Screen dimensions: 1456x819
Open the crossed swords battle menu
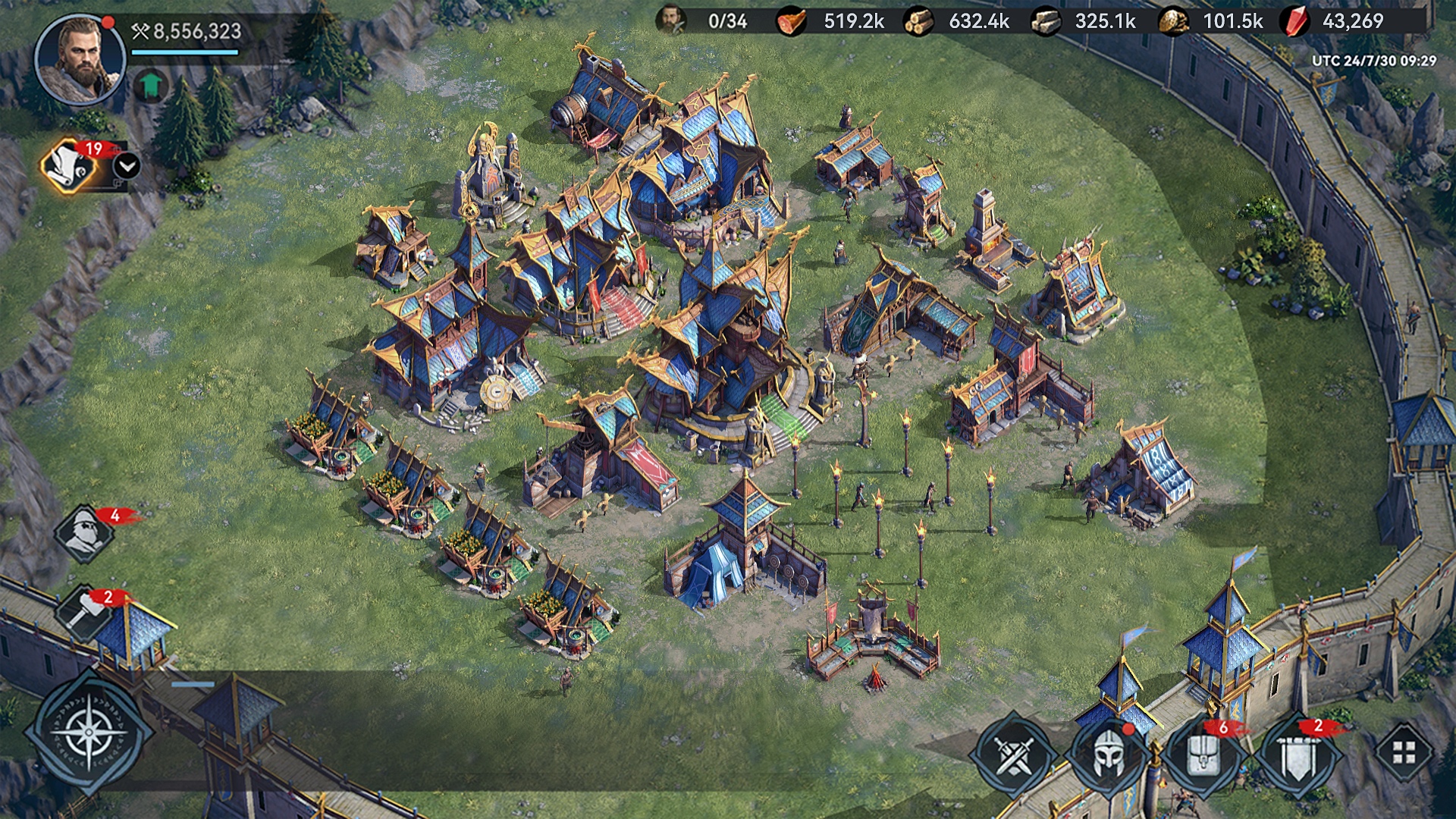pyautogui.click(x=1015, y=753)
